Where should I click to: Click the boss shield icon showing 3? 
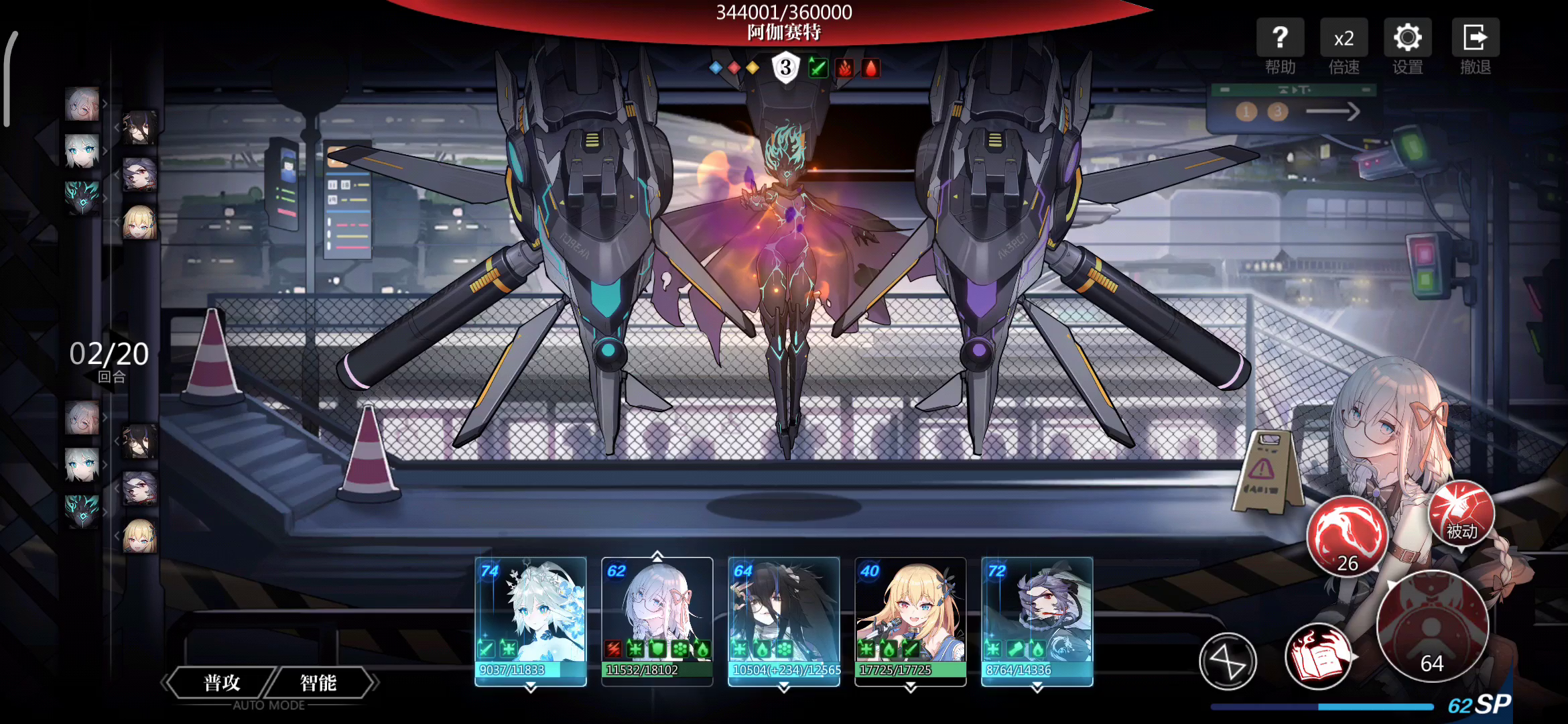[x=785, y=68]
